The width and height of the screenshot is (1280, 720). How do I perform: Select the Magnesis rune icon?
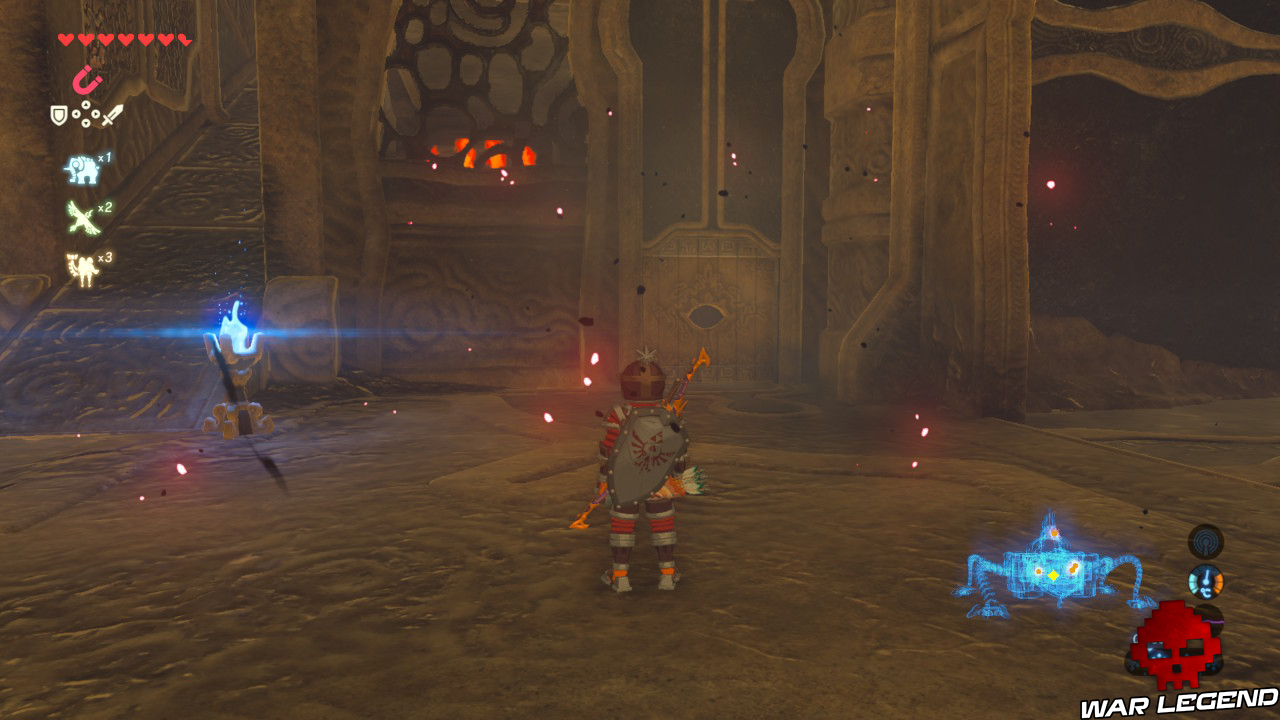pos(87,78)
